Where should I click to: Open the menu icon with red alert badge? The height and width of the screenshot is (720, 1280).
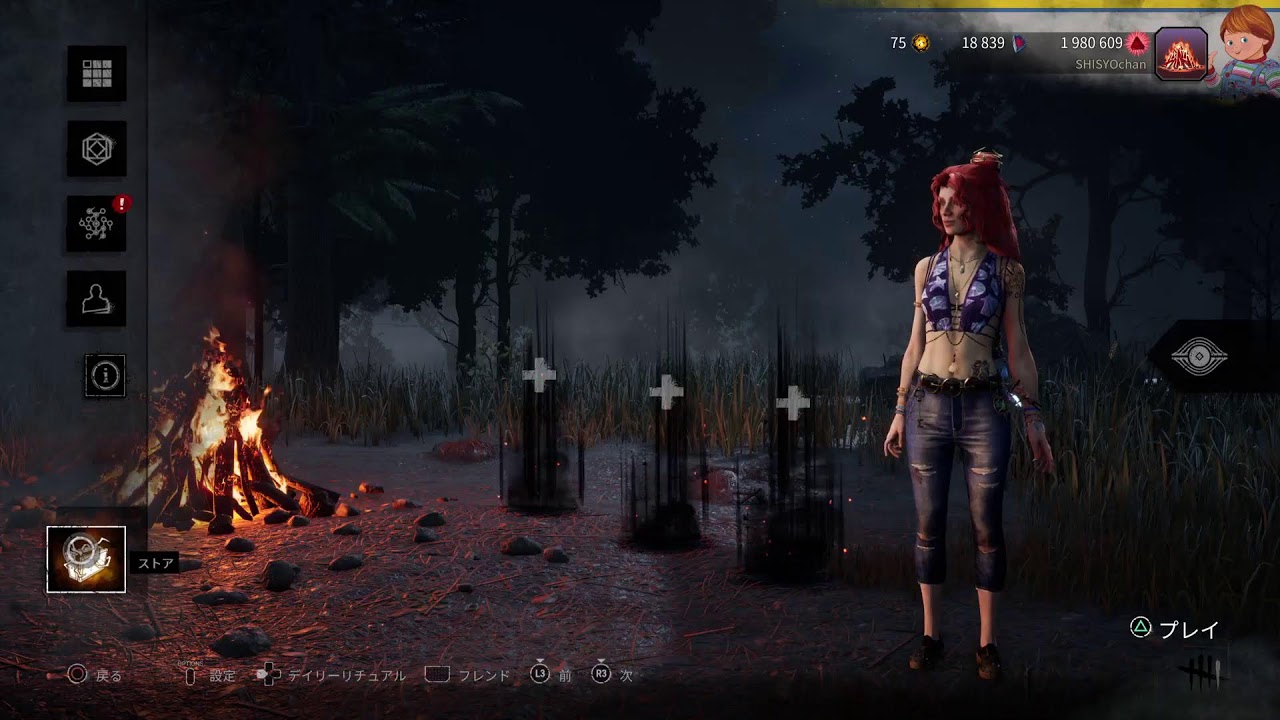coord(97,224)
